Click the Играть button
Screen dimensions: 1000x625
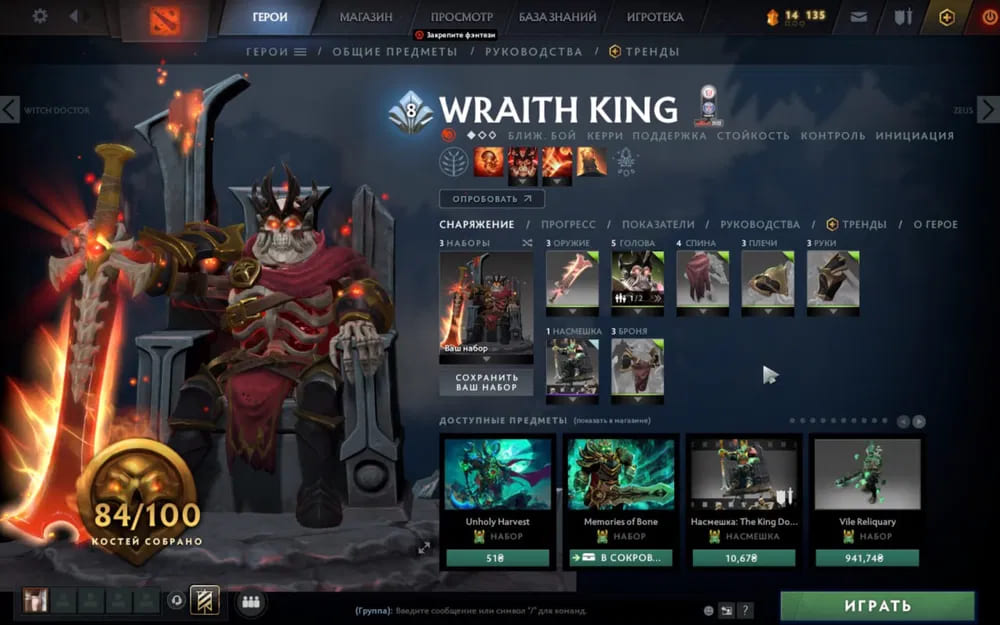point(877,606)
